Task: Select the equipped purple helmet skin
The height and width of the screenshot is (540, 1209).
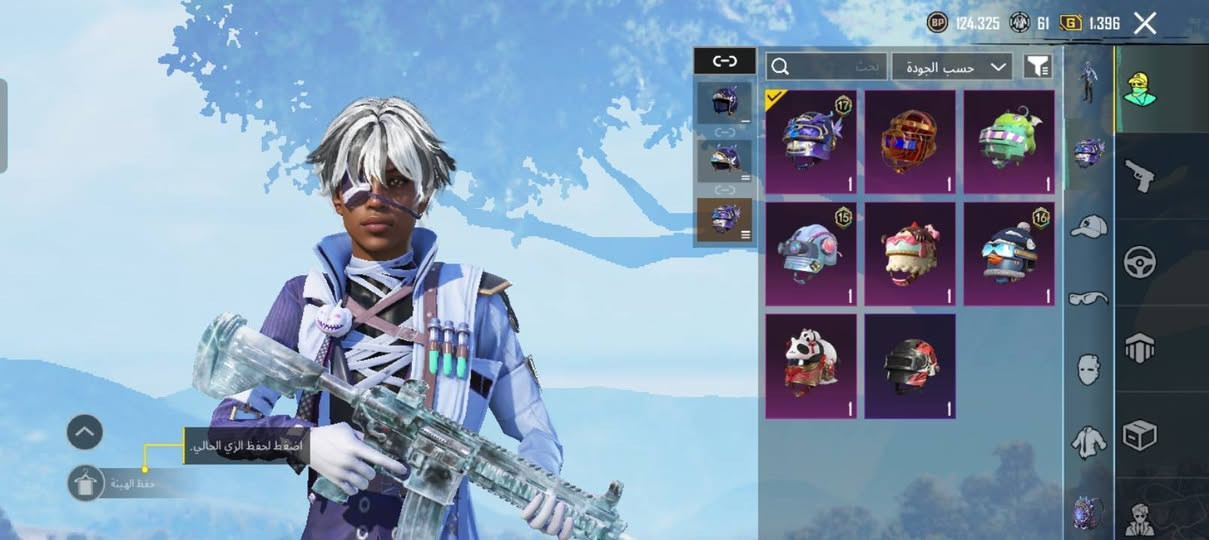Action: click(810, 141)
